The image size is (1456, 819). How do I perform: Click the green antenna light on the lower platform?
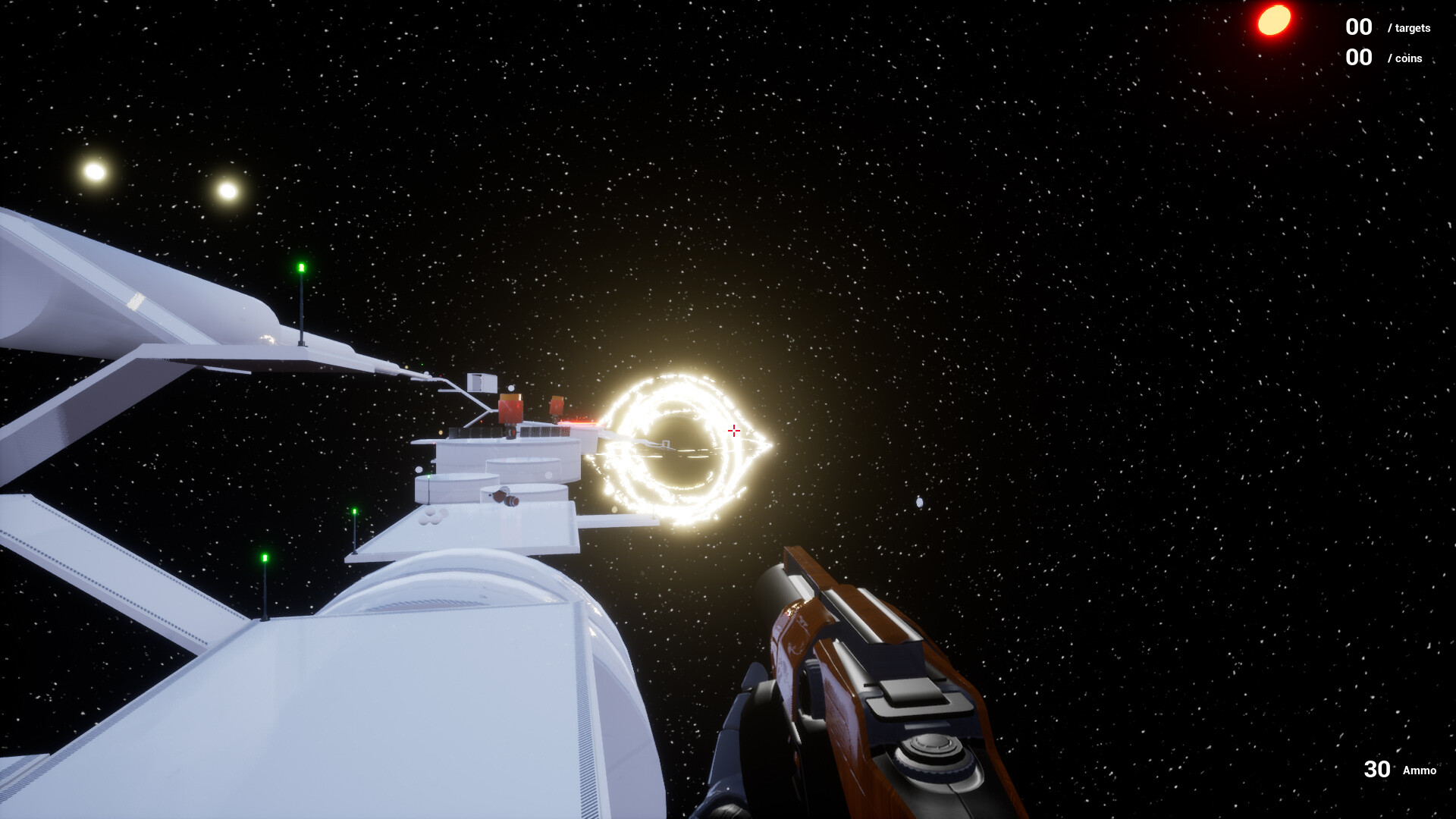click(x=265, y=557)
